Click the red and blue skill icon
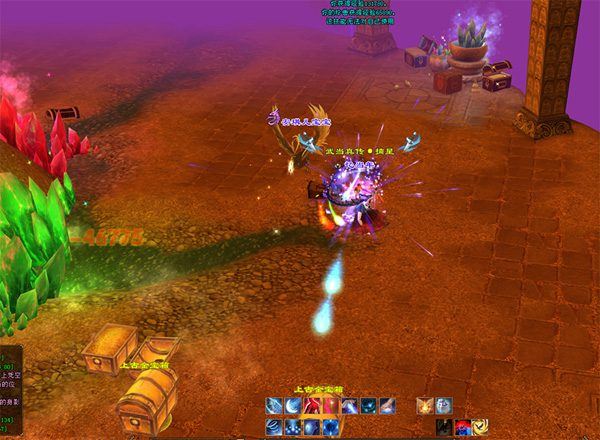 (x=462, y=427)
